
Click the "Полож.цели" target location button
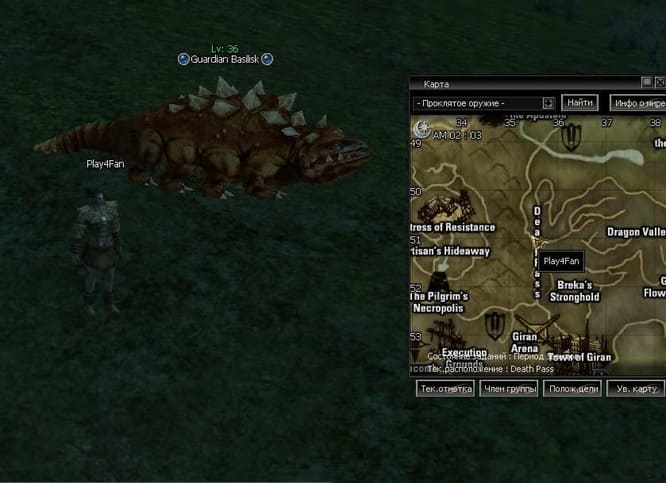(572, 388)
